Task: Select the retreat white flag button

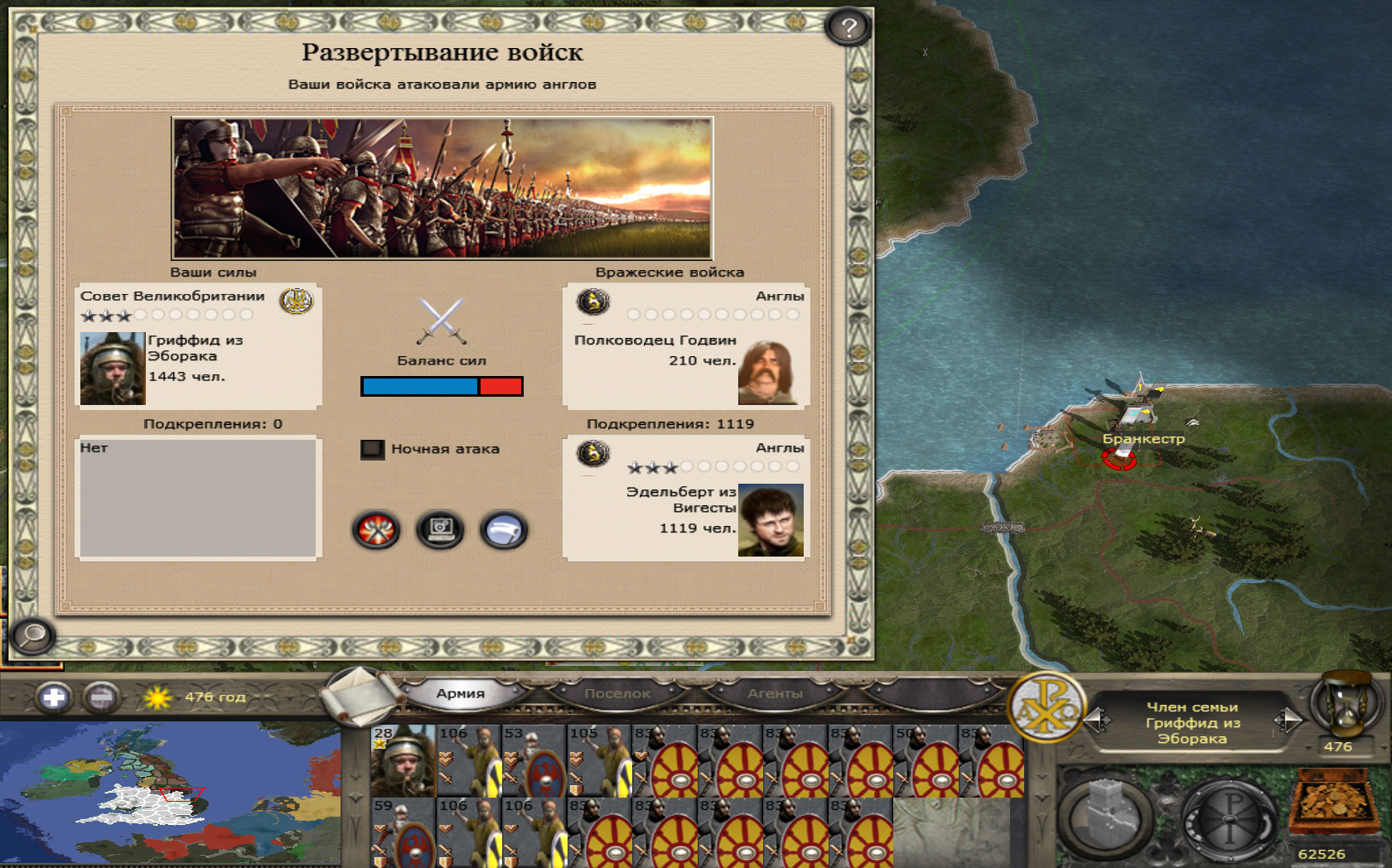Action: click(503, 530)
